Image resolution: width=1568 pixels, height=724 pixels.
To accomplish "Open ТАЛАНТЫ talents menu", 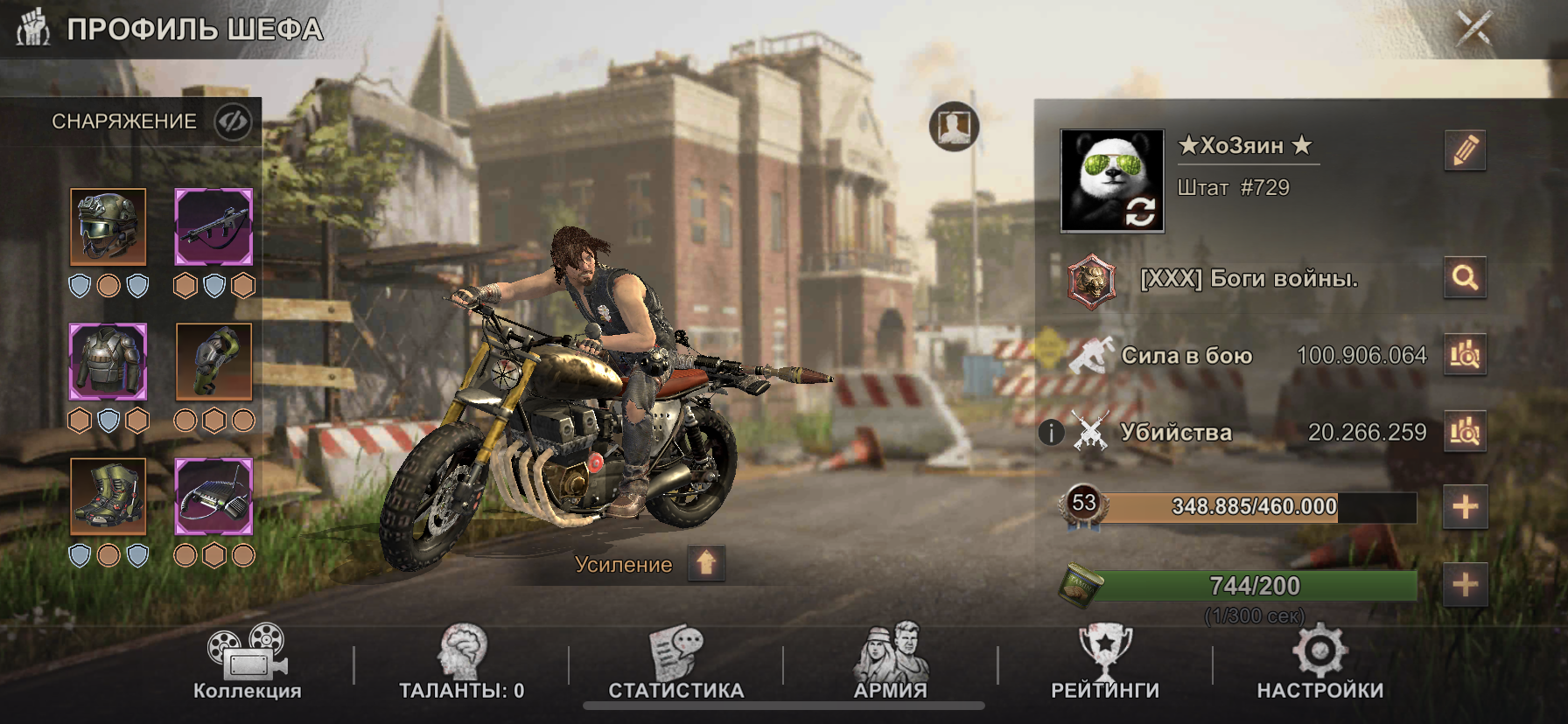I will pyautogui.click(x=462, y=664).
